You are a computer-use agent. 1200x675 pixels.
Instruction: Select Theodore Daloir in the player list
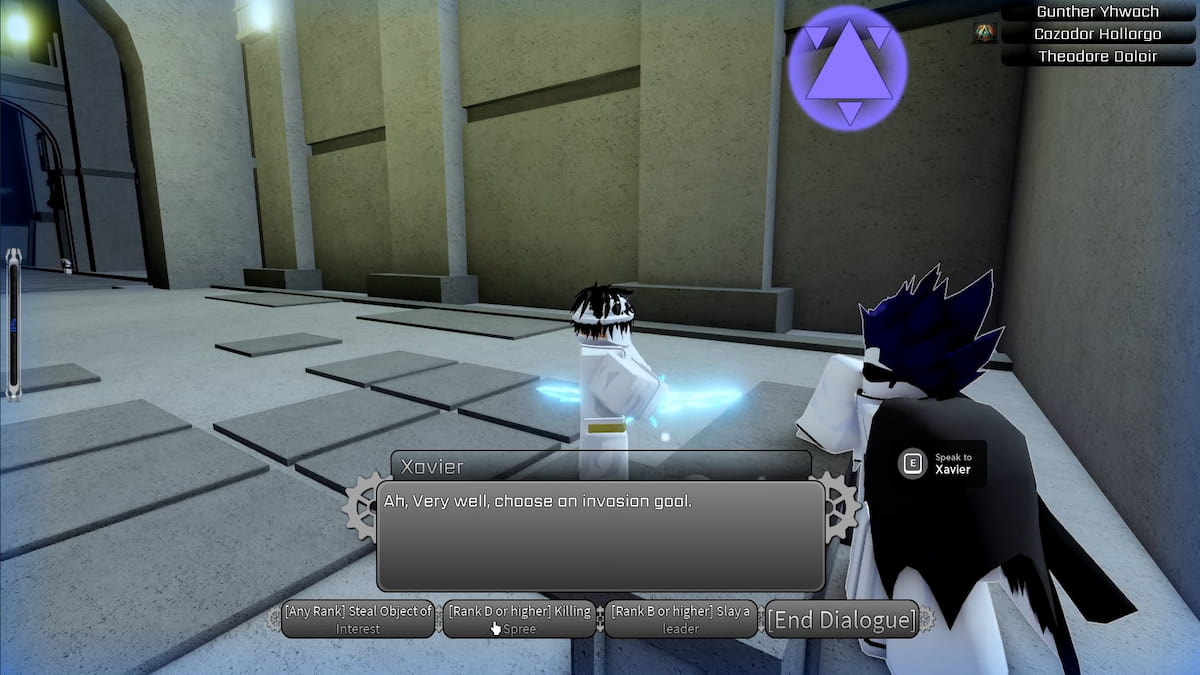pyautogui.click(x=1097, y=56)
